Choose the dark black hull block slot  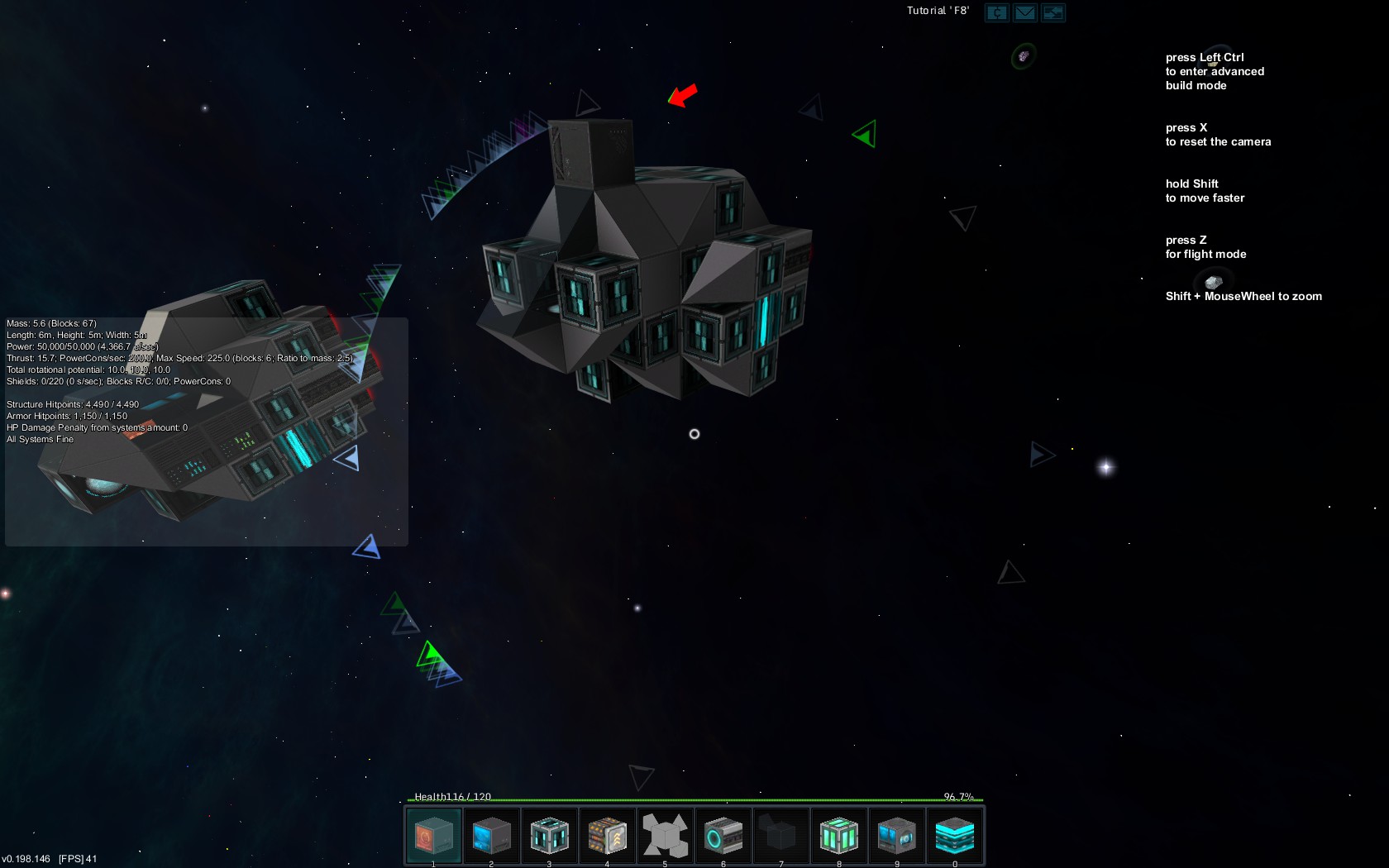pyautogui.click(x=780, y=836)
